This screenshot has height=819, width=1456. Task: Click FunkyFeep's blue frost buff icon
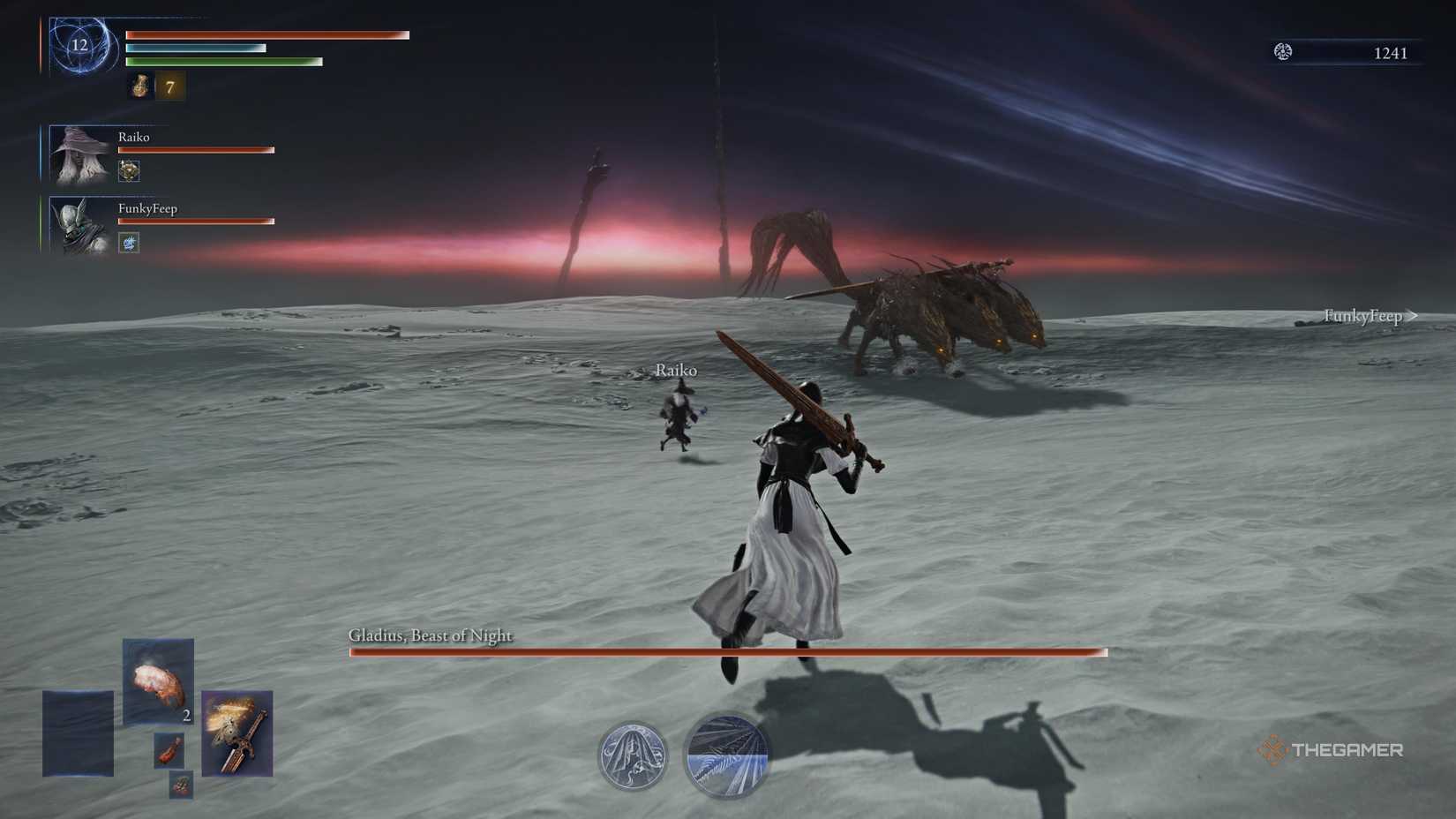click(128, 242)
